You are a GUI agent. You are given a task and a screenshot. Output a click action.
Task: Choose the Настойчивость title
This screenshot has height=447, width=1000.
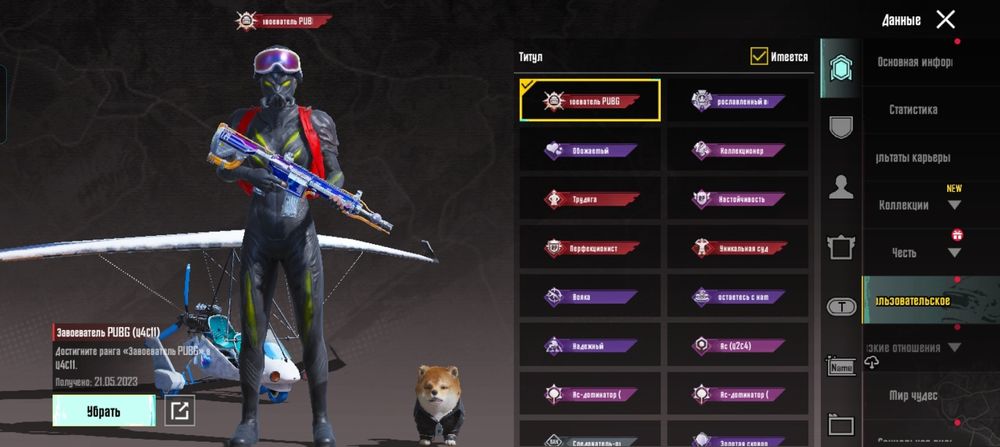tap(738, 198)
